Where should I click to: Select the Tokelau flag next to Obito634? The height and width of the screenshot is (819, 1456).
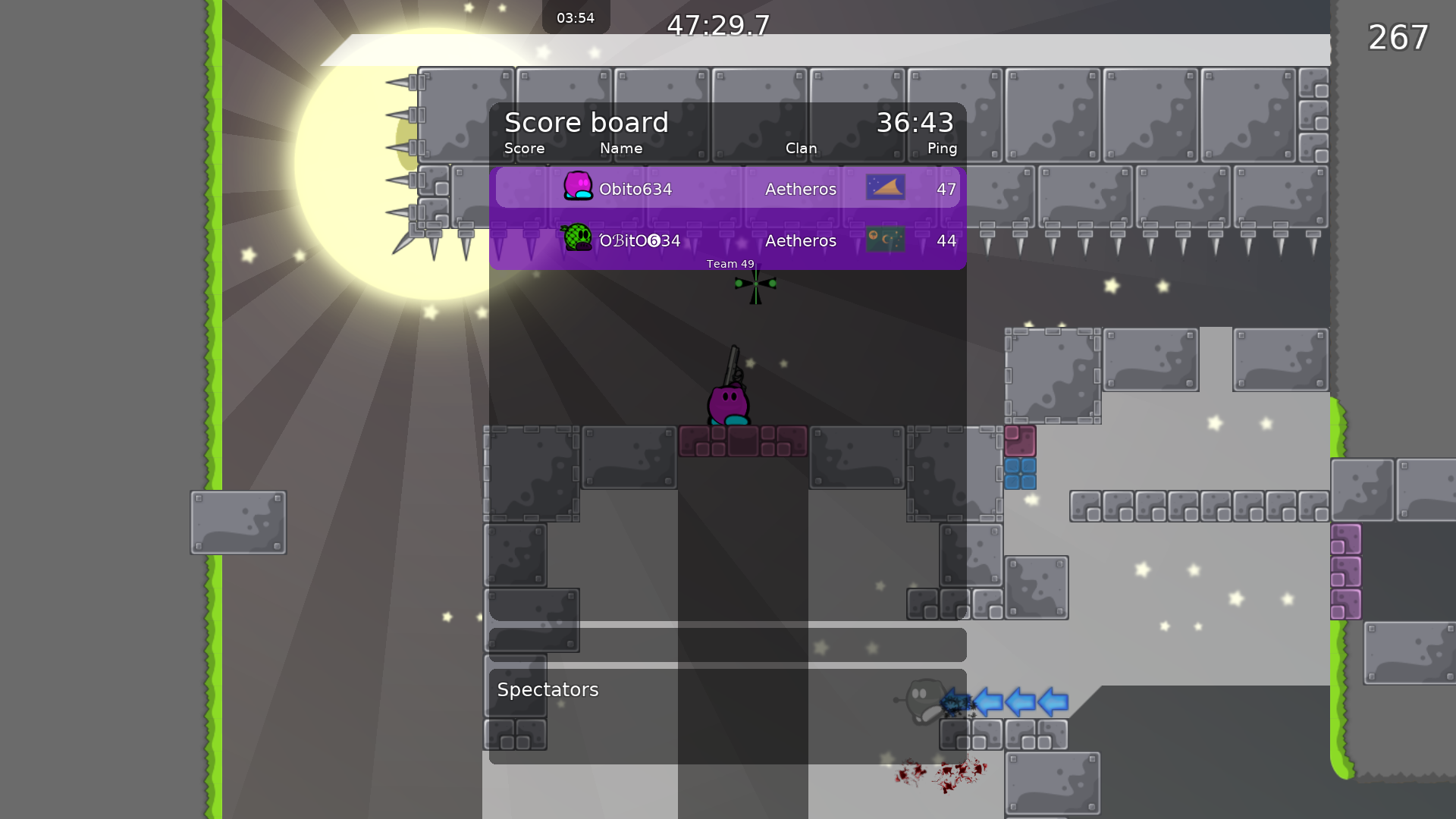pos(886,187)
